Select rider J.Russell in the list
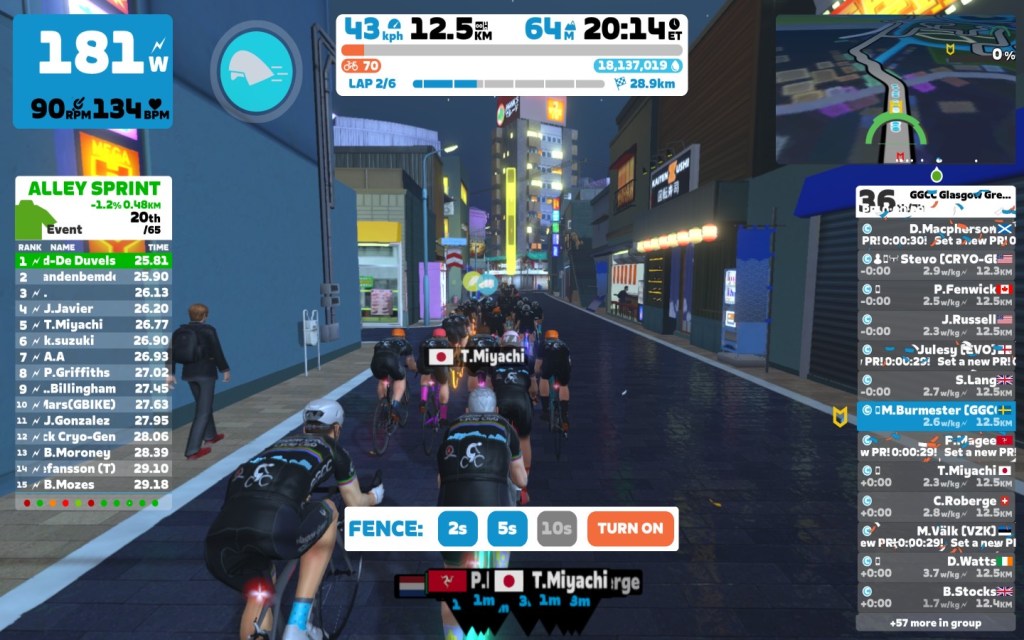The height and width of the screenshot is (640, 1024). tap(936, 325)
